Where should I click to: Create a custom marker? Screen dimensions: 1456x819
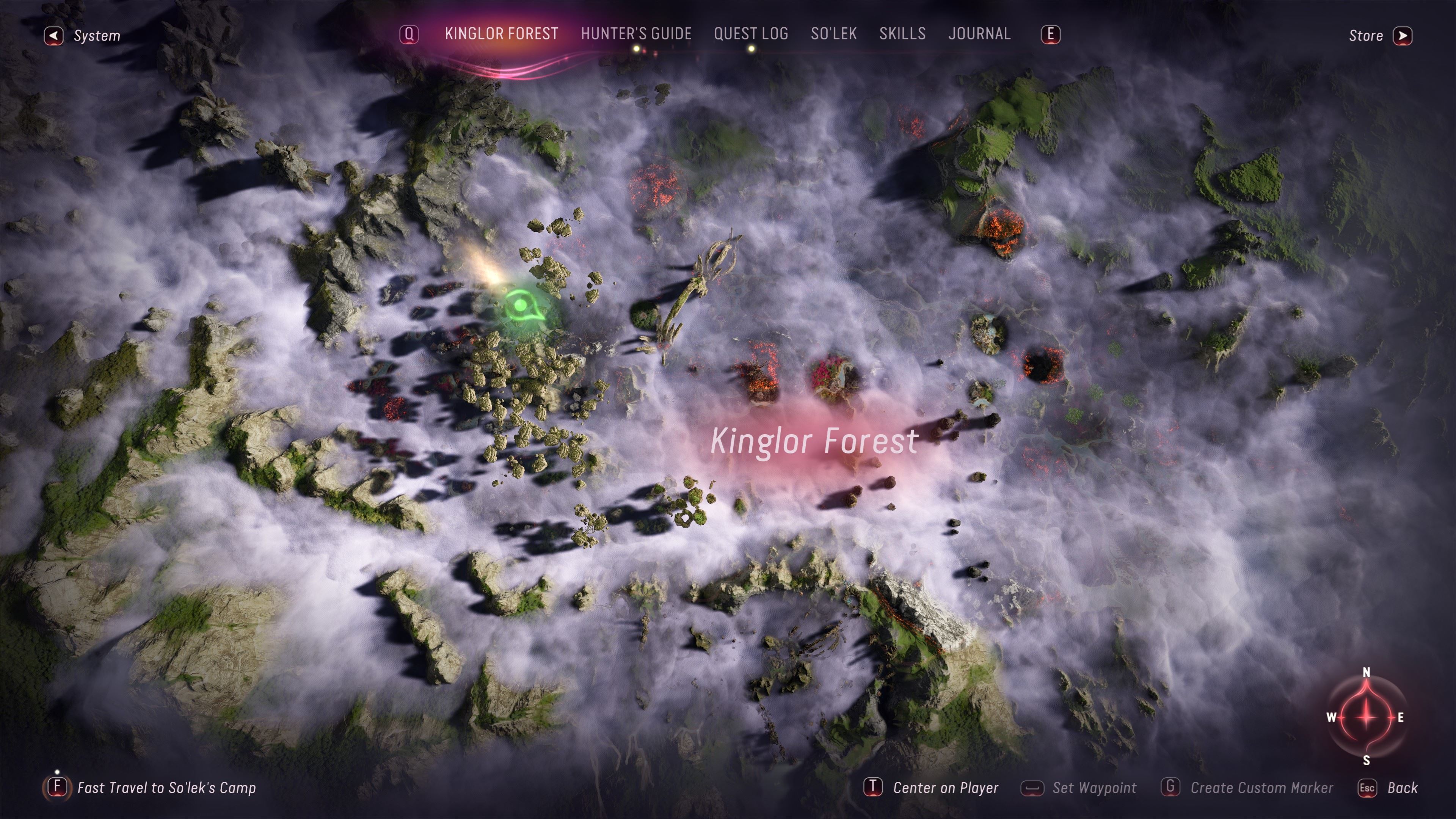pos(1247,788)
